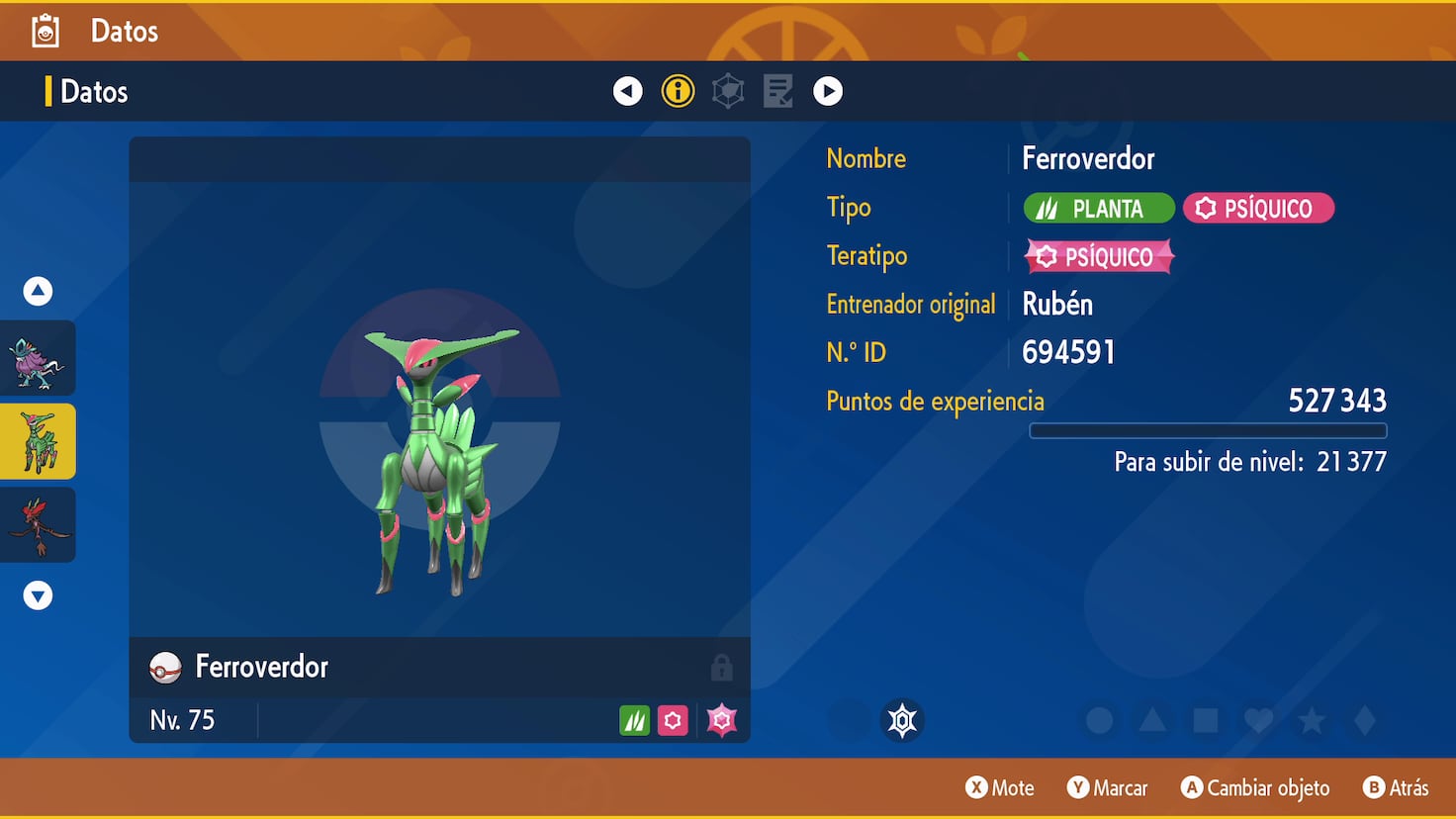Image resolution: width=1456 pixels, height=819 pixels.
Task: Toggle the heart marking on Ferroverdor
Action: [1258, 721]
